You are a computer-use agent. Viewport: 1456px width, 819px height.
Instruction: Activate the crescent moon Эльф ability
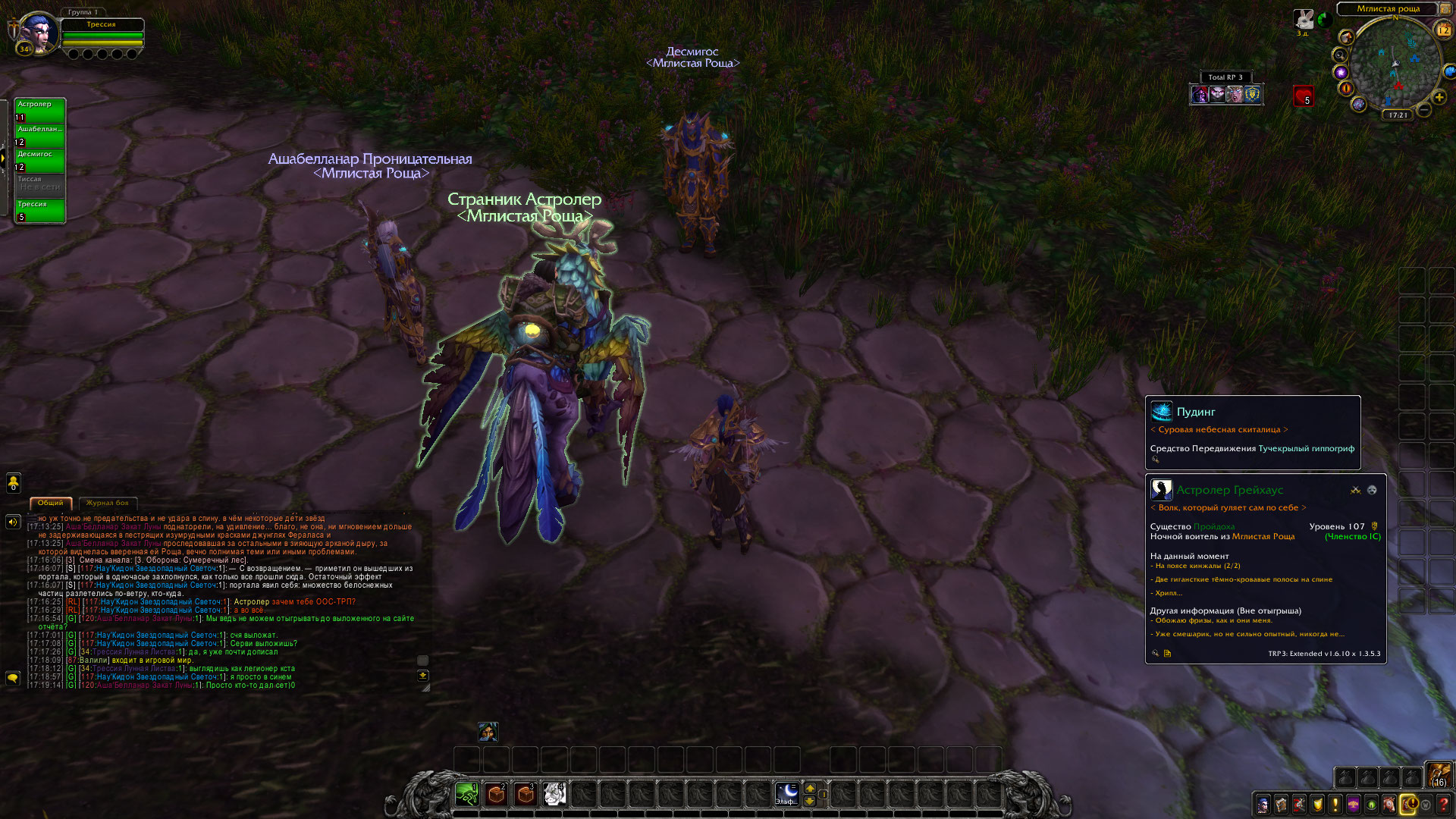[x=786, y=794]
